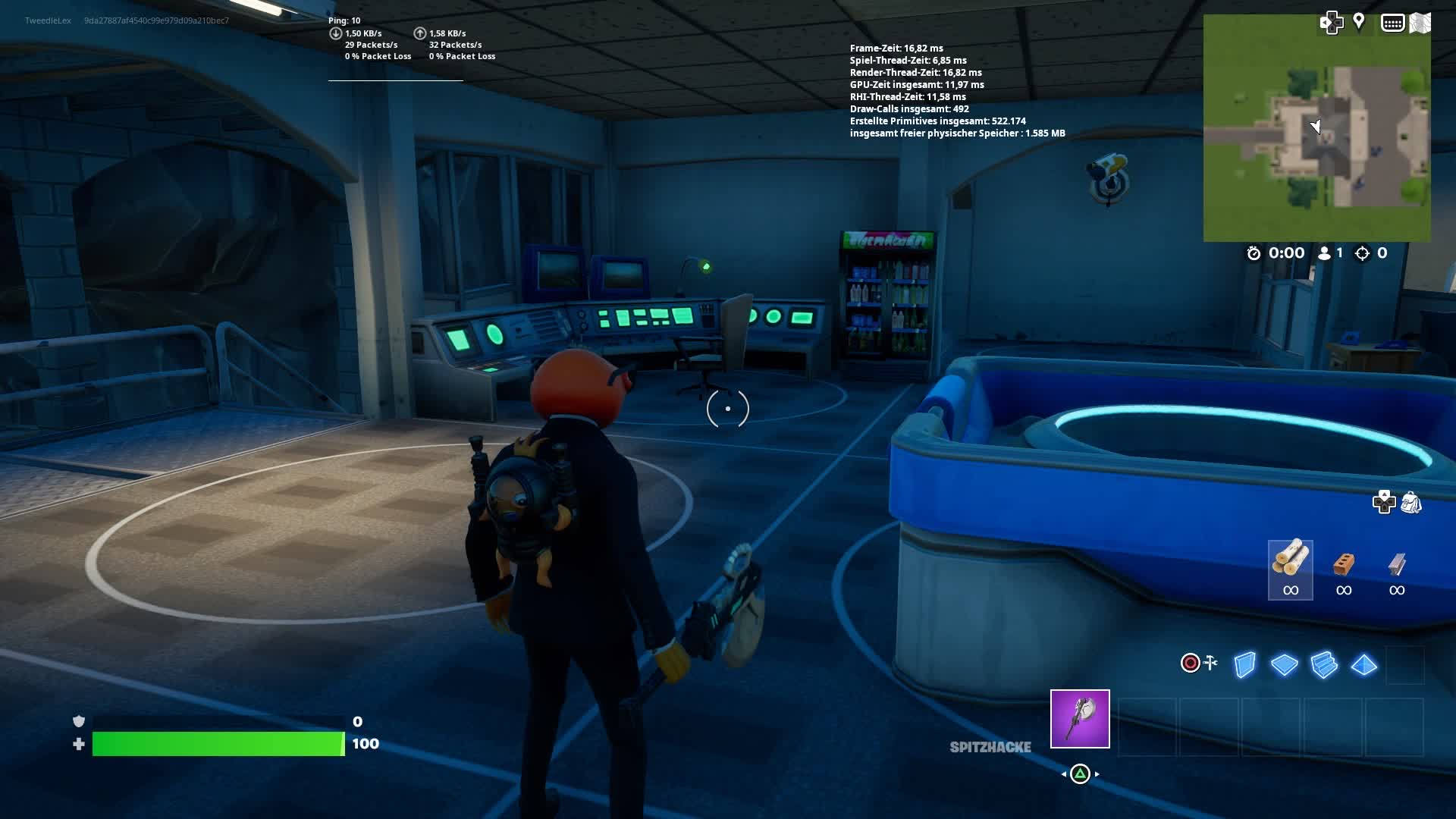Expand the emote wheel triangle button
1456x819 pixels.
tap(1080, 774)
